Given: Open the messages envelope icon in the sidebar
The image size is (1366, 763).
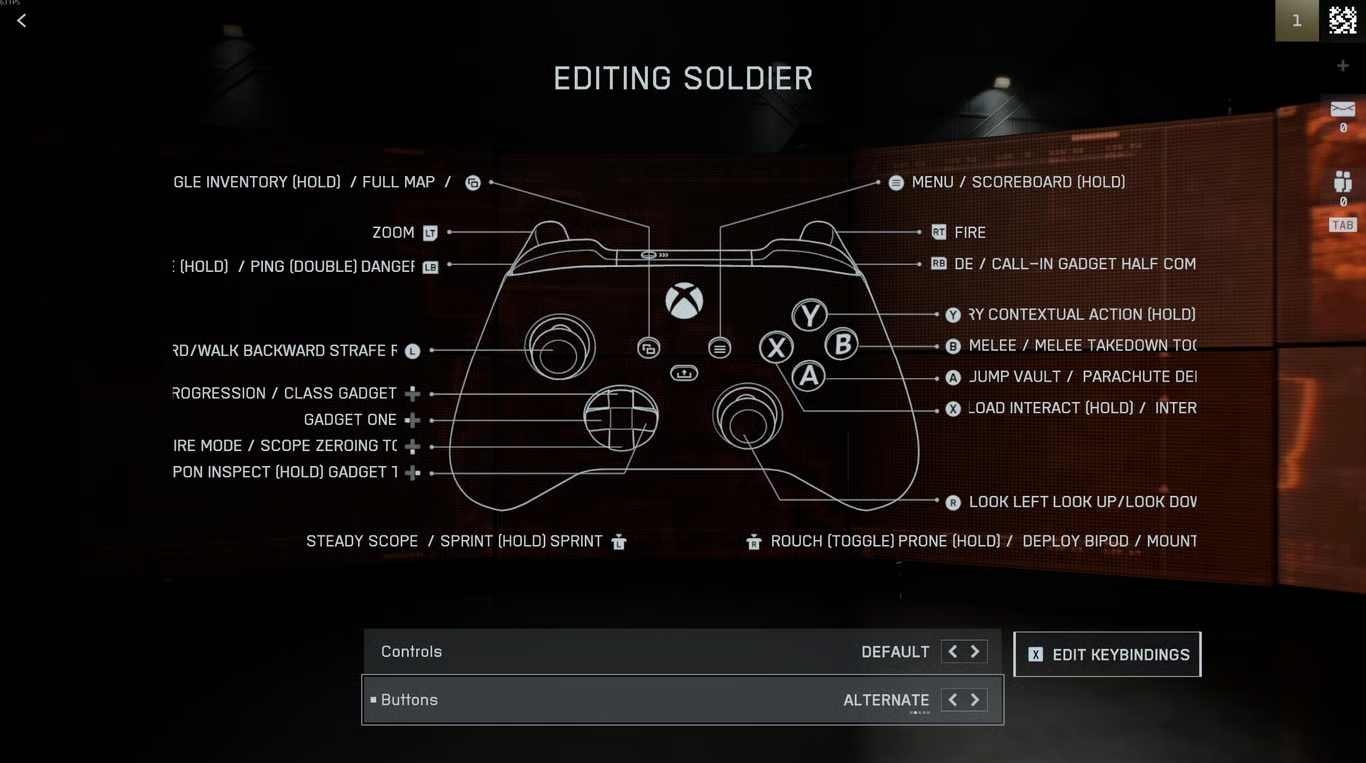Looking at the screenshot, I should click(x=1343, y=110).
